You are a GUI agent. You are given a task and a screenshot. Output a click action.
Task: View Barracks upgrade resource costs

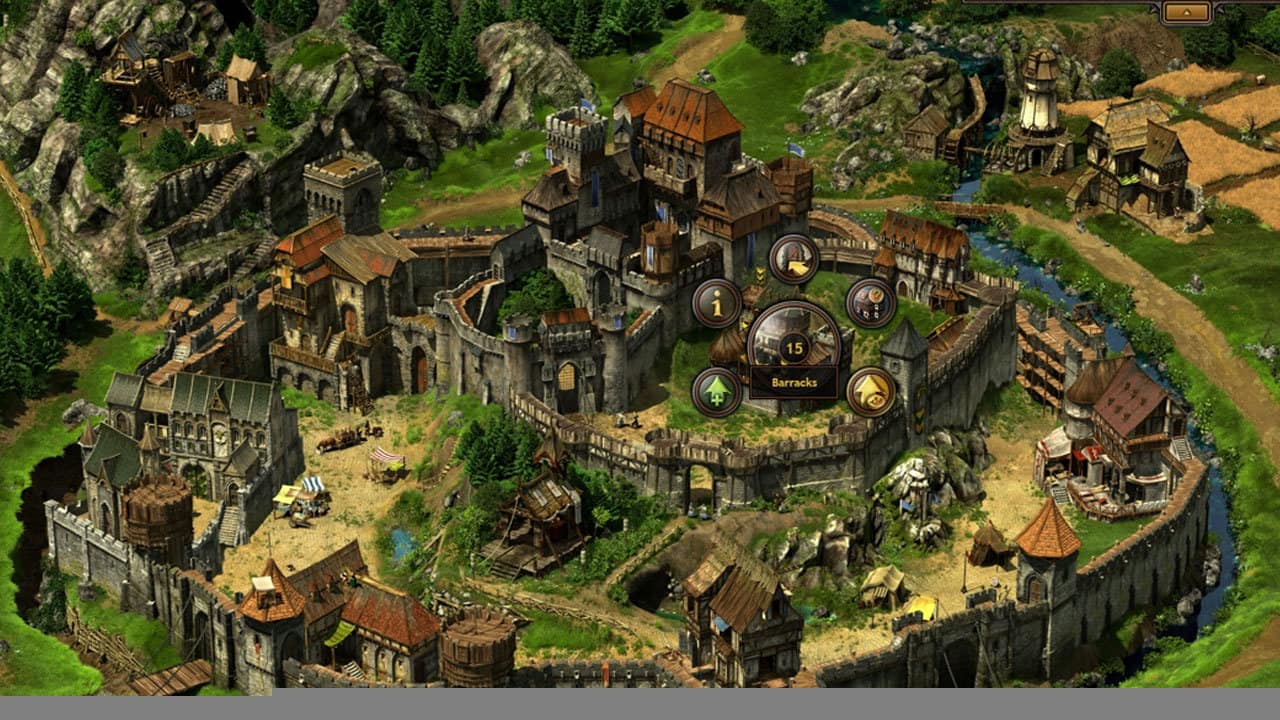click(870, 302)
